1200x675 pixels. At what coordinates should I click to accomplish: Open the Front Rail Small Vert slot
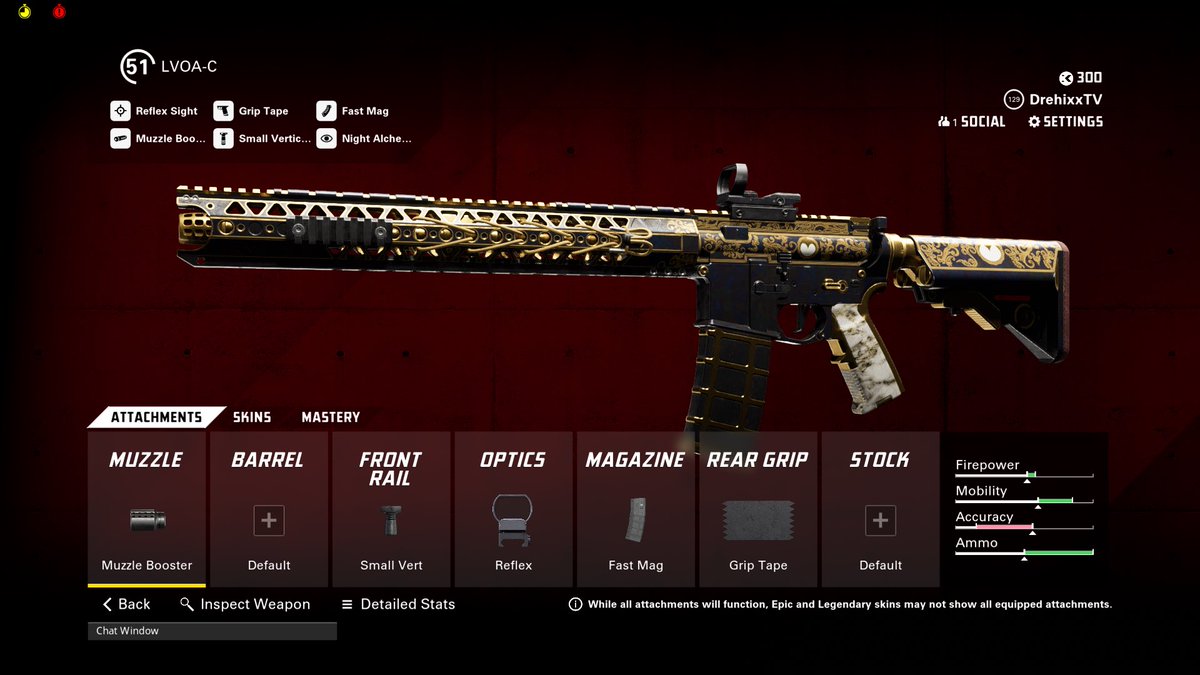391,509
